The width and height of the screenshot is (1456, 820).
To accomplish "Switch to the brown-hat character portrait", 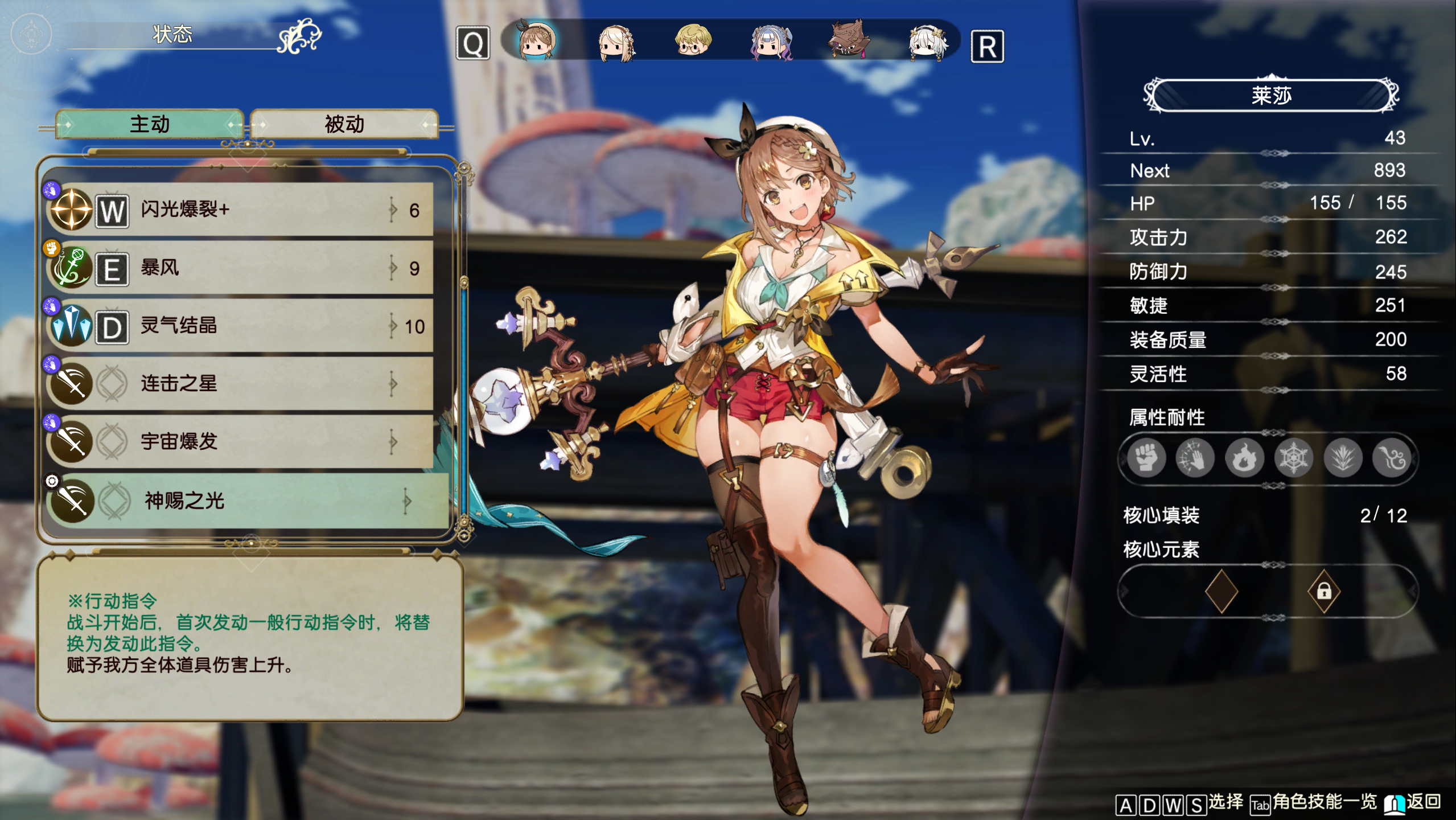I will (x=848, y=40).
